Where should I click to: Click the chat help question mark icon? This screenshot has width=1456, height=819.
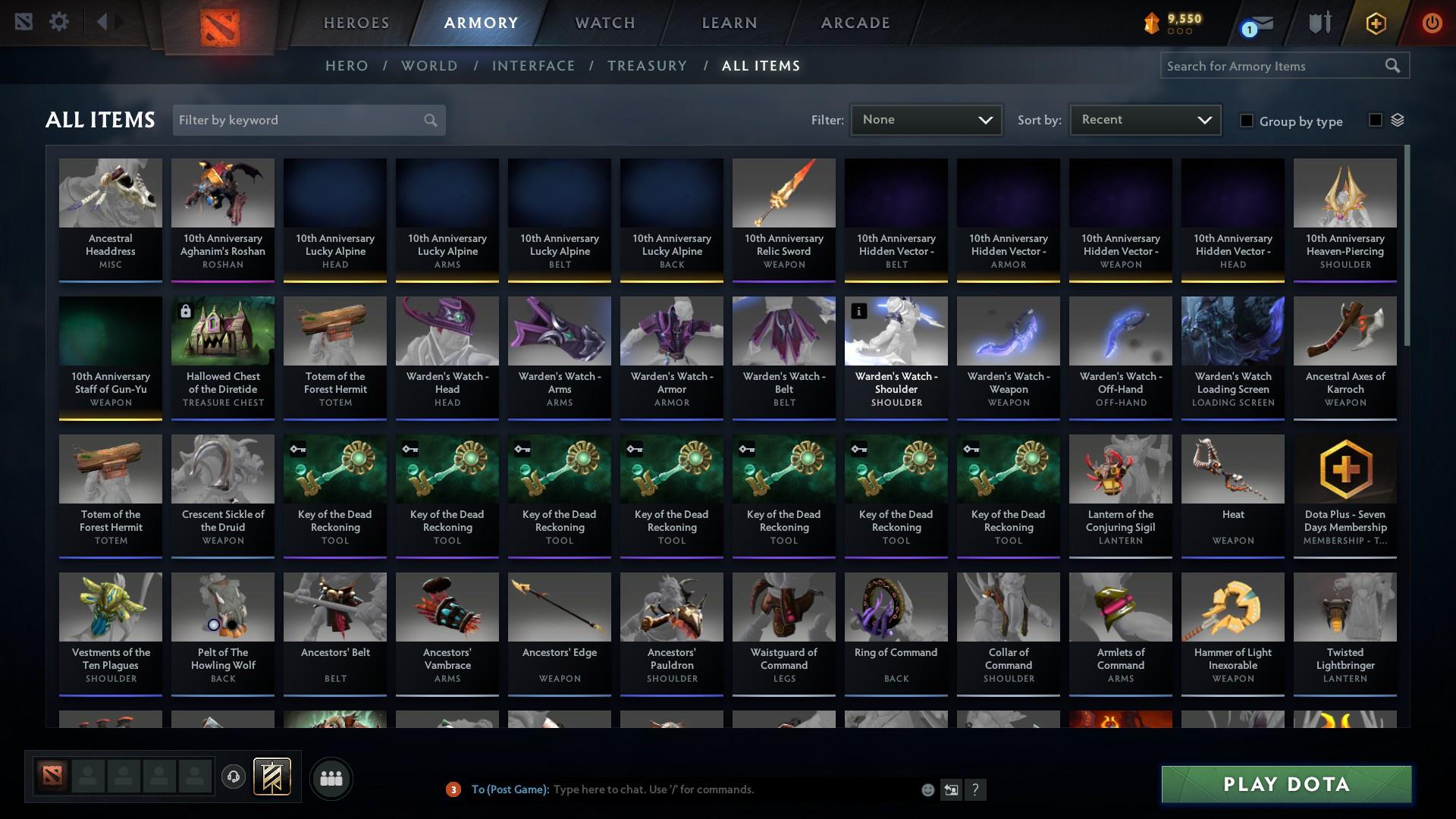click(x=977, y=789)
